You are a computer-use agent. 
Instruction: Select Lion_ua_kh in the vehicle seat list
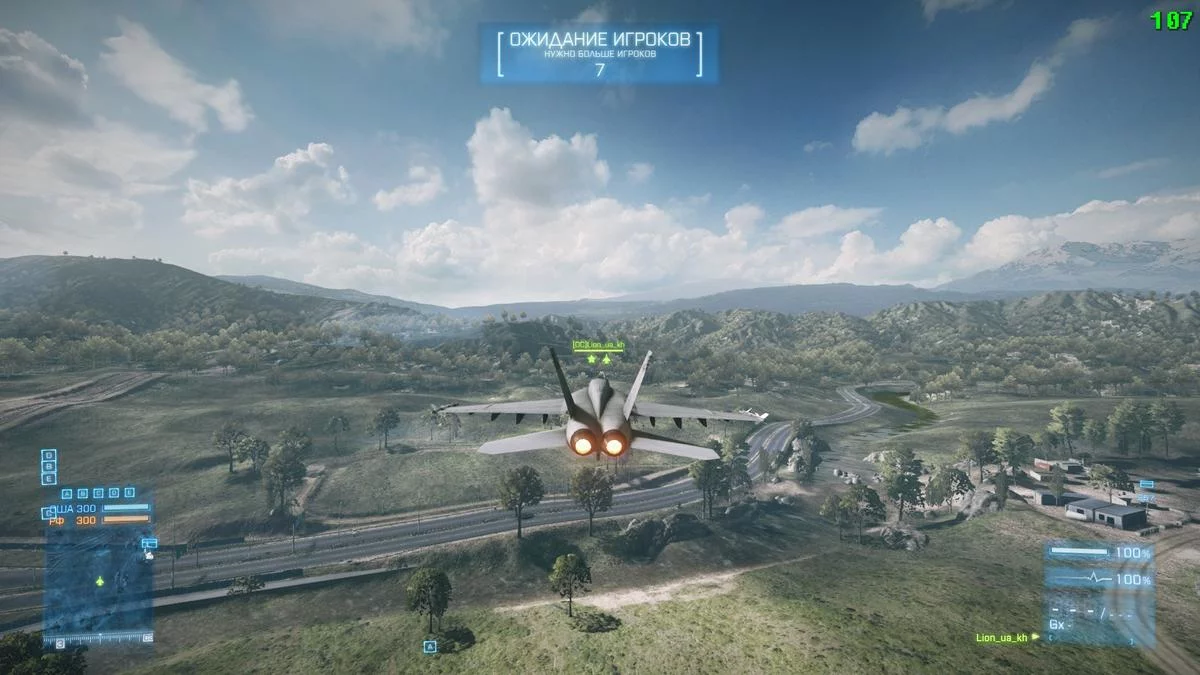1001,637
